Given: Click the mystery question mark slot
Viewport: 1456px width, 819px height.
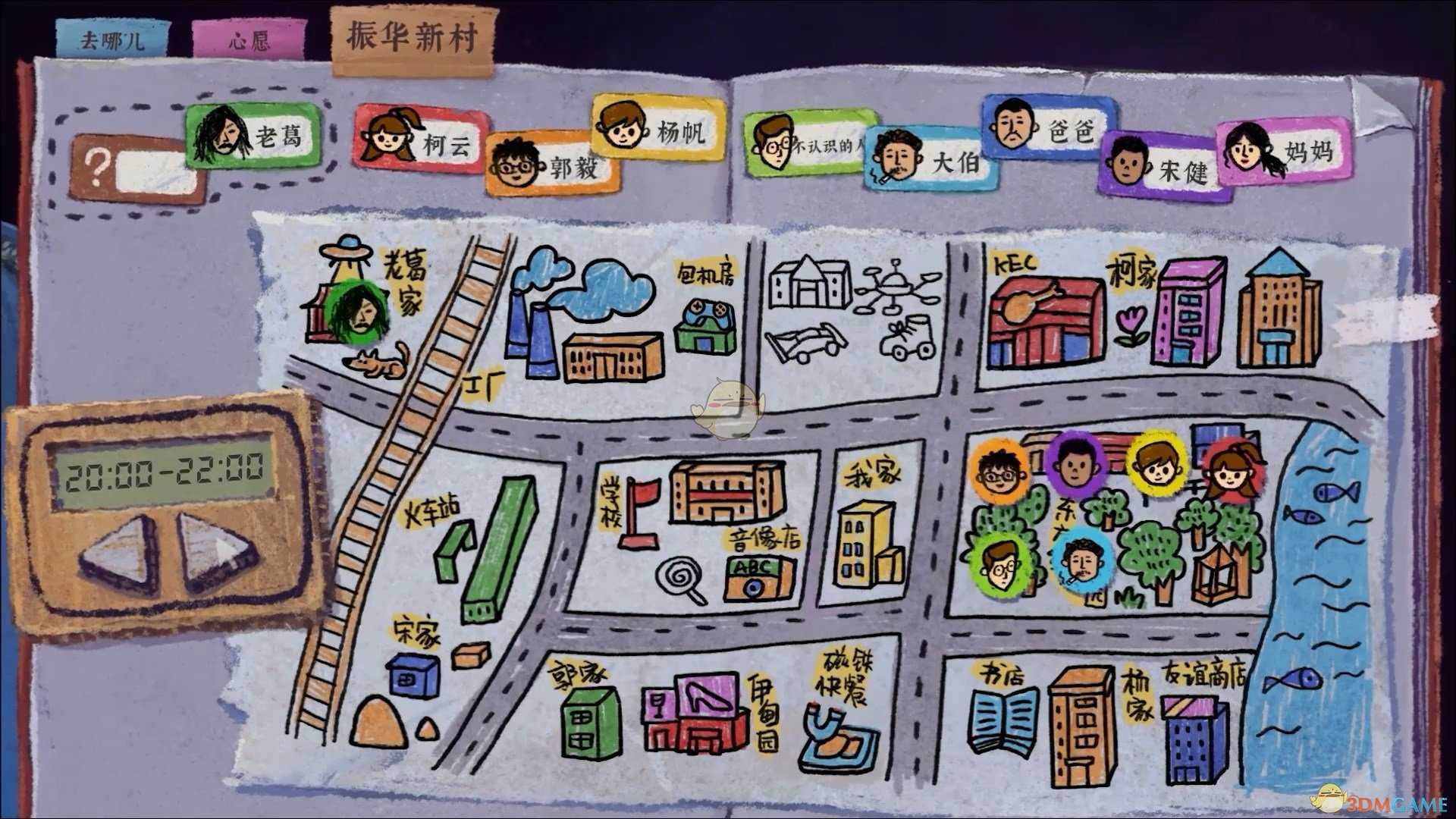Looking at the screenshot, I should tap(129, 163).
